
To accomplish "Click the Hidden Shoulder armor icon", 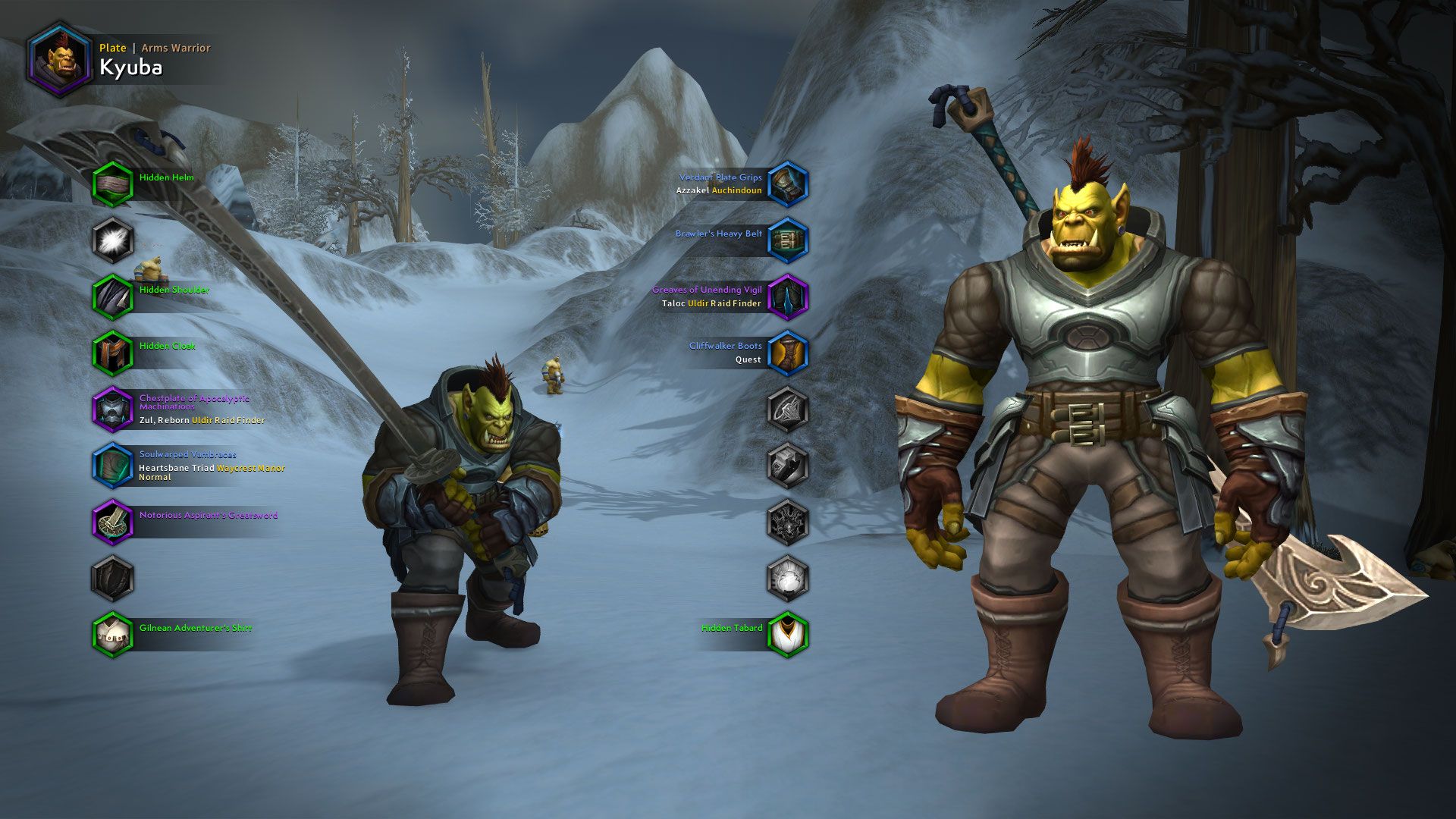I will pyautogui.click(x=112, y=294).
